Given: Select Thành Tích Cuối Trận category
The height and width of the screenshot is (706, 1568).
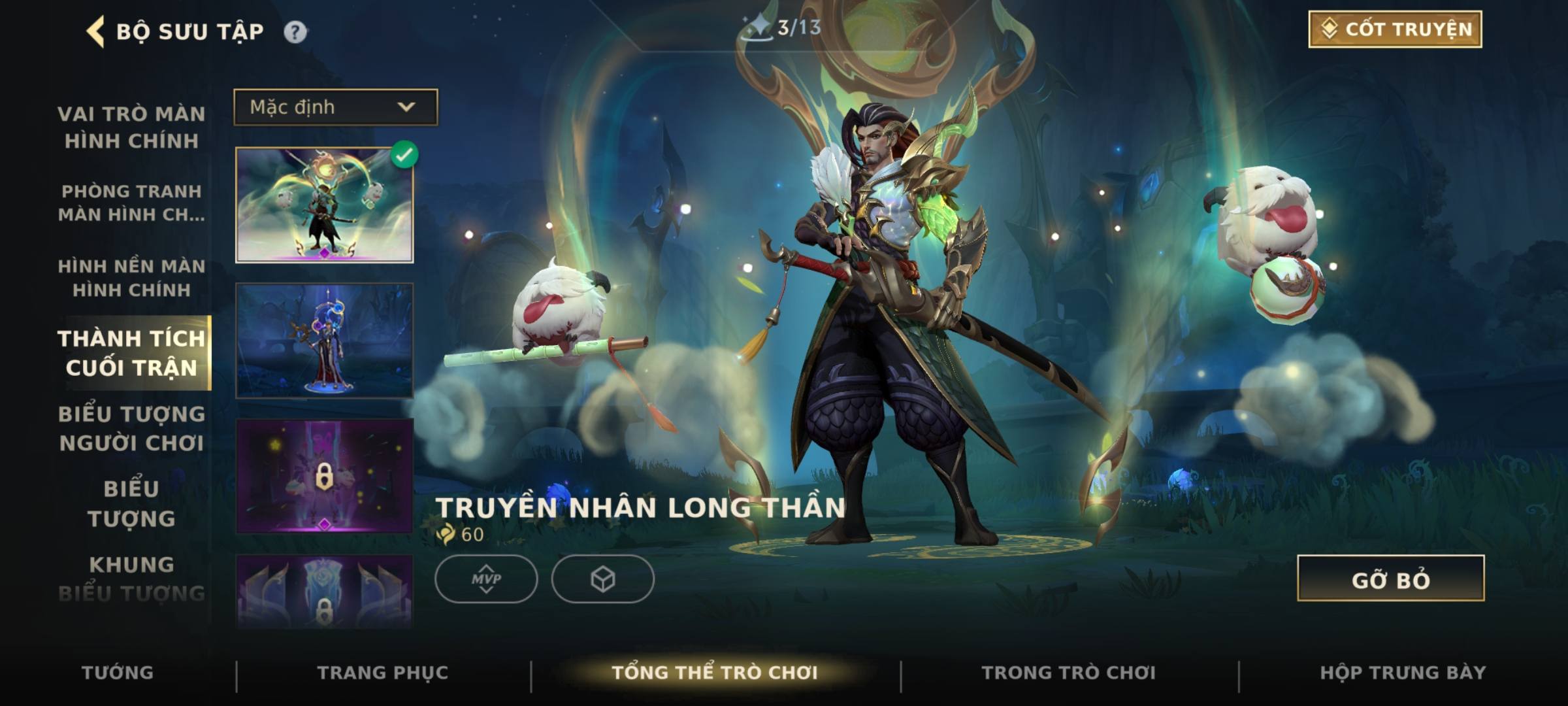Looking at the screenshot, I should (131, 353).
